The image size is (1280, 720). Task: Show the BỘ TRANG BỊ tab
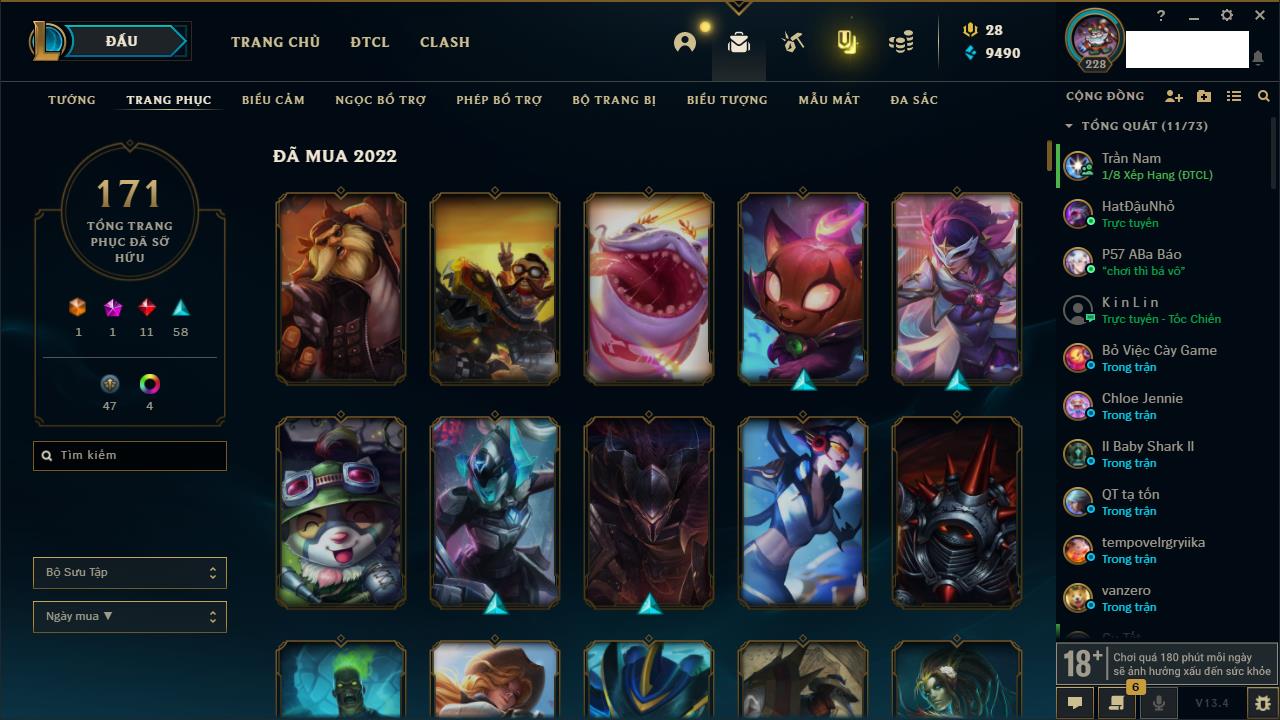(x=614, y=100)
